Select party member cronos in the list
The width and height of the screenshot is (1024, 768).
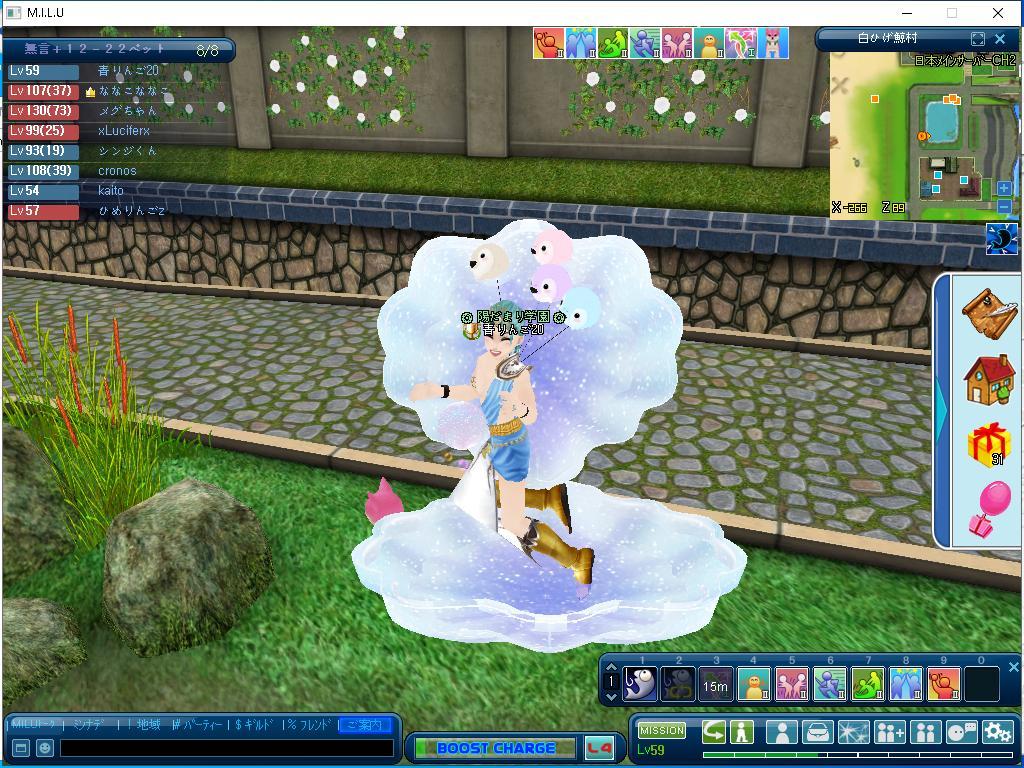click(x=117, y=171)
